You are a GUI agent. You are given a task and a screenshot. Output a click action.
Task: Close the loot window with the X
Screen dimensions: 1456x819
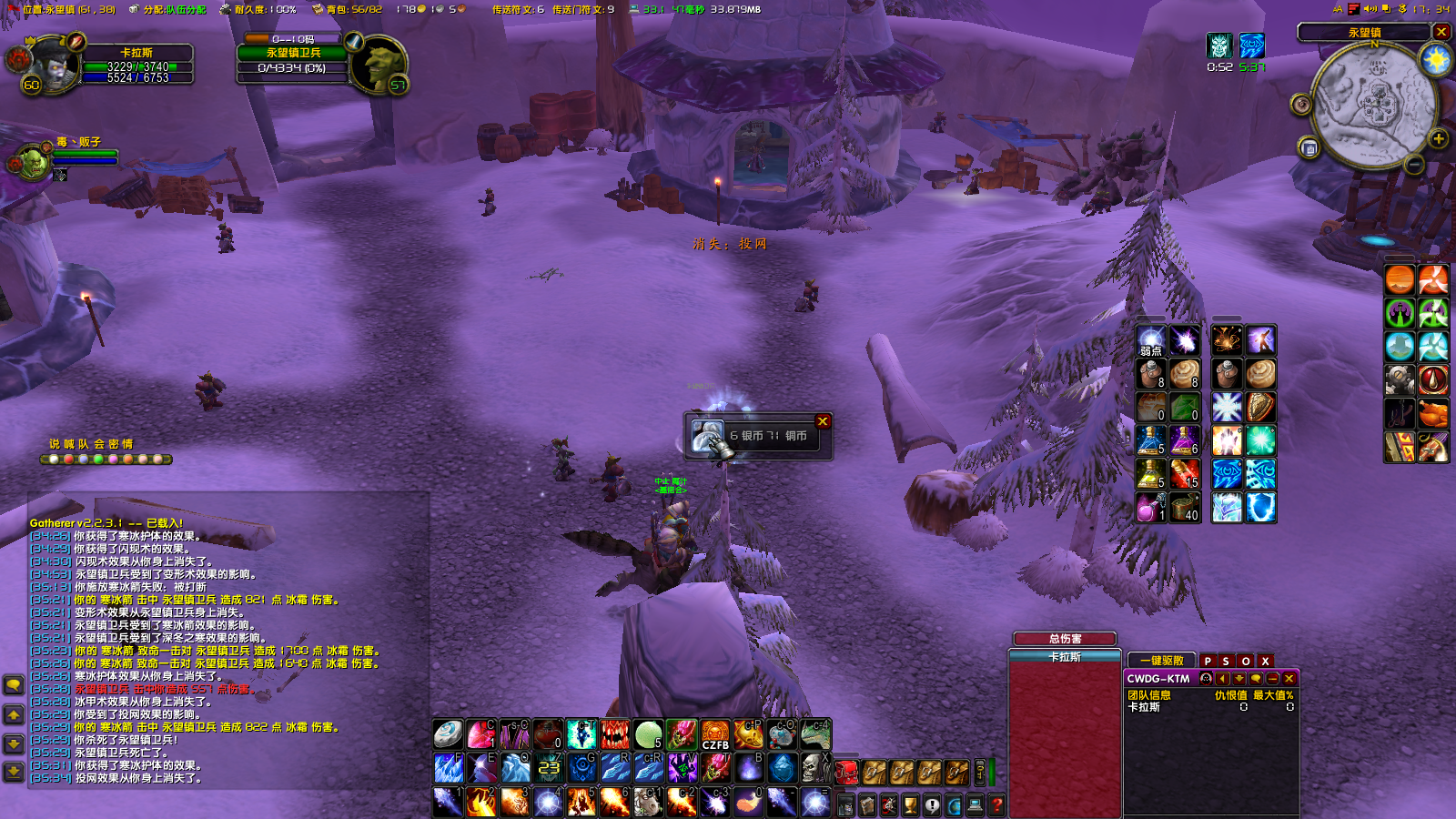(823, 421)
